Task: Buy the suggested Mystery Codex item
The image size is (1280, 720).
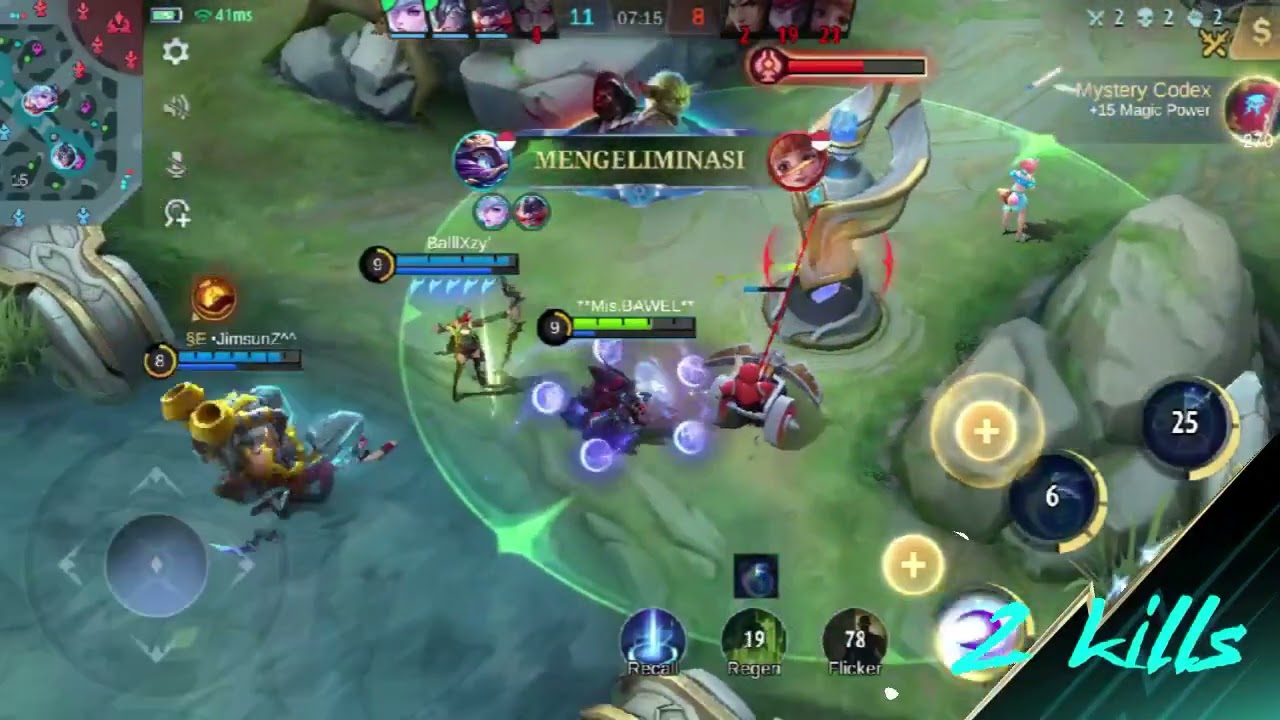Action: click(1254, 111)
